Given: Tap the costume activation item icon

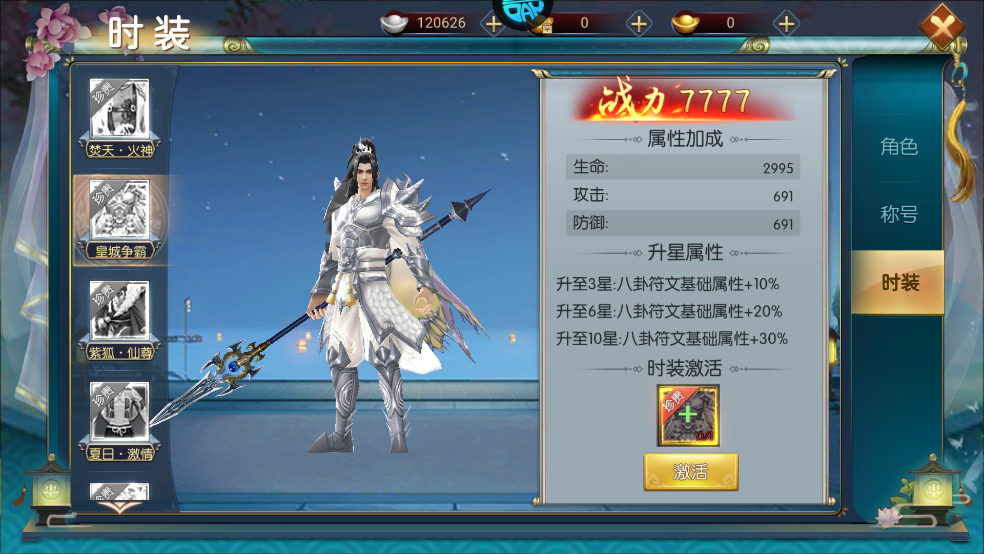Looking at the screenshot, I should coord(688,415).
